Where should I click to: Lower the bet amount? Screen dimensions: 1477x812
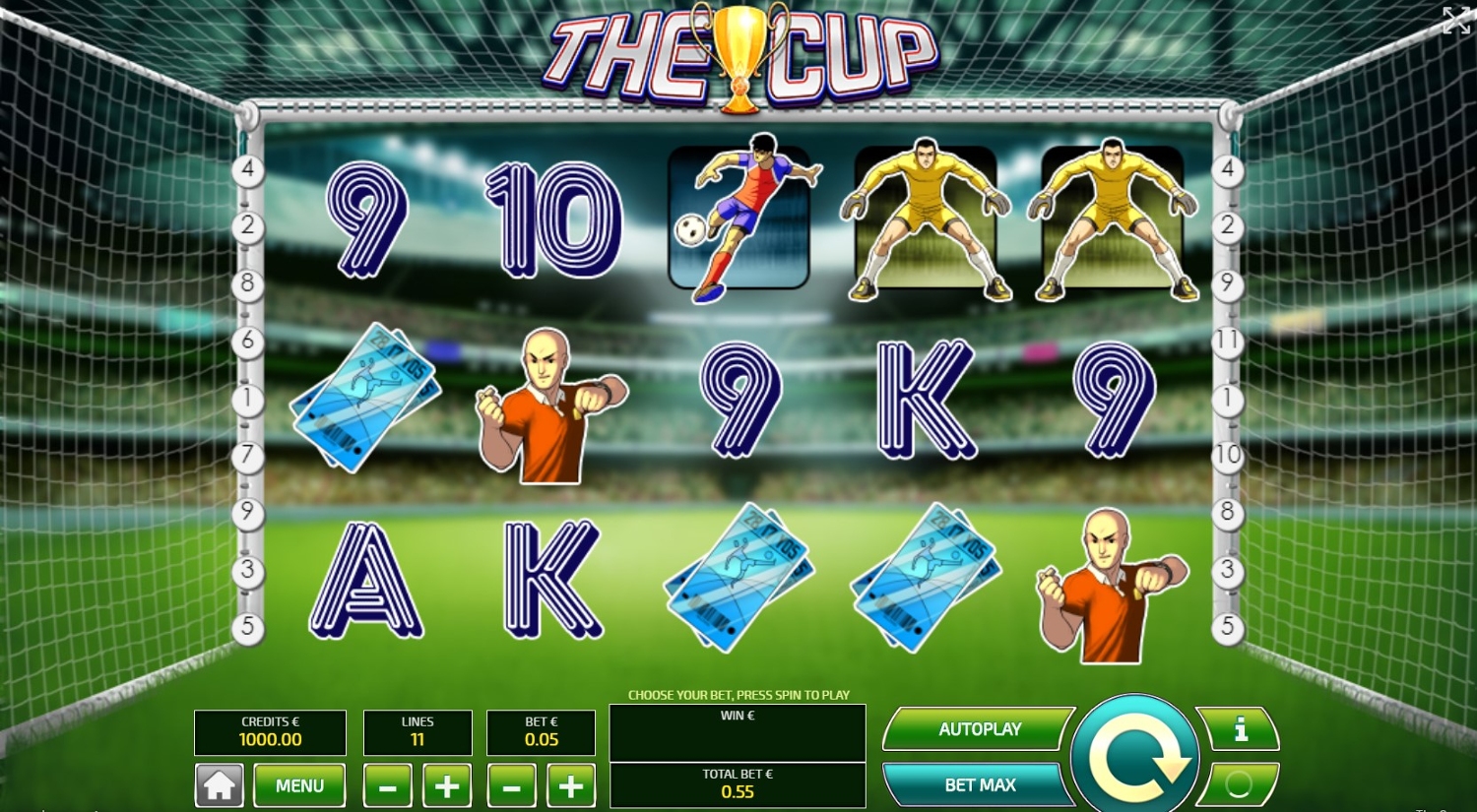pos(511,786)
